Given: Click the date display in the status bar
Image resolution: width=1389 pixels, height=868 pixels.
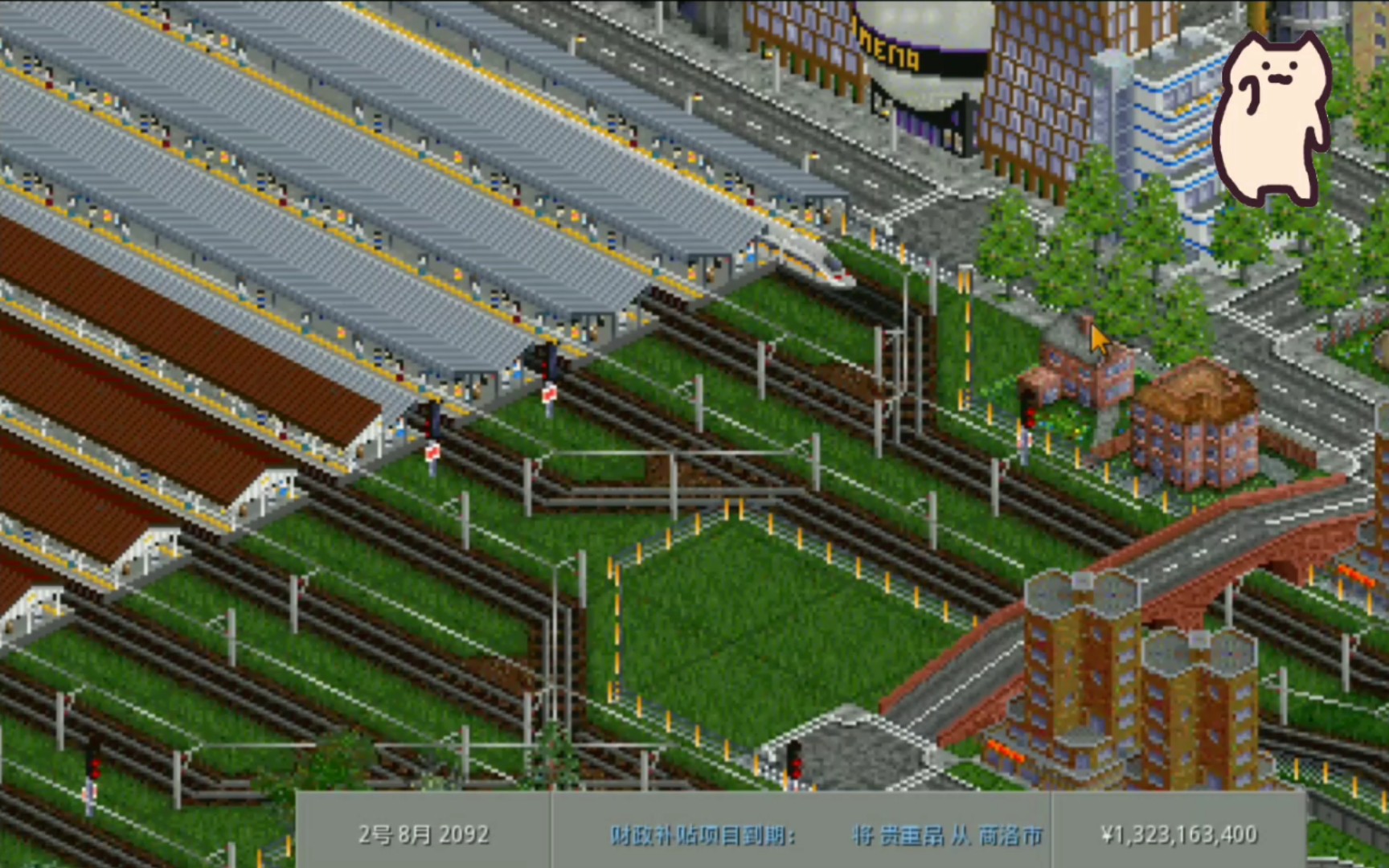Looking at the screenshot, I should coord(418,833).
